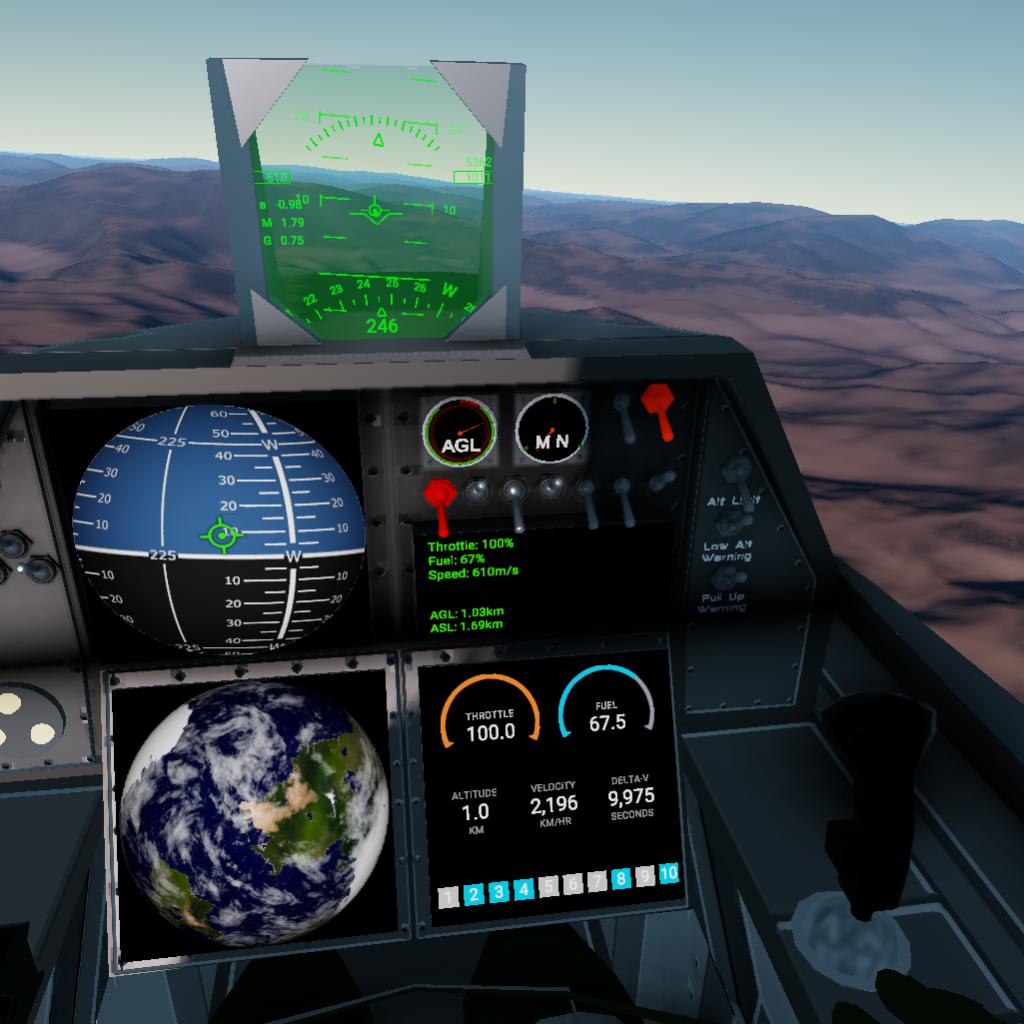Flip the red switch right of the MN gauge
This screenshot has width=1024, height=1024.
[658, 408]
